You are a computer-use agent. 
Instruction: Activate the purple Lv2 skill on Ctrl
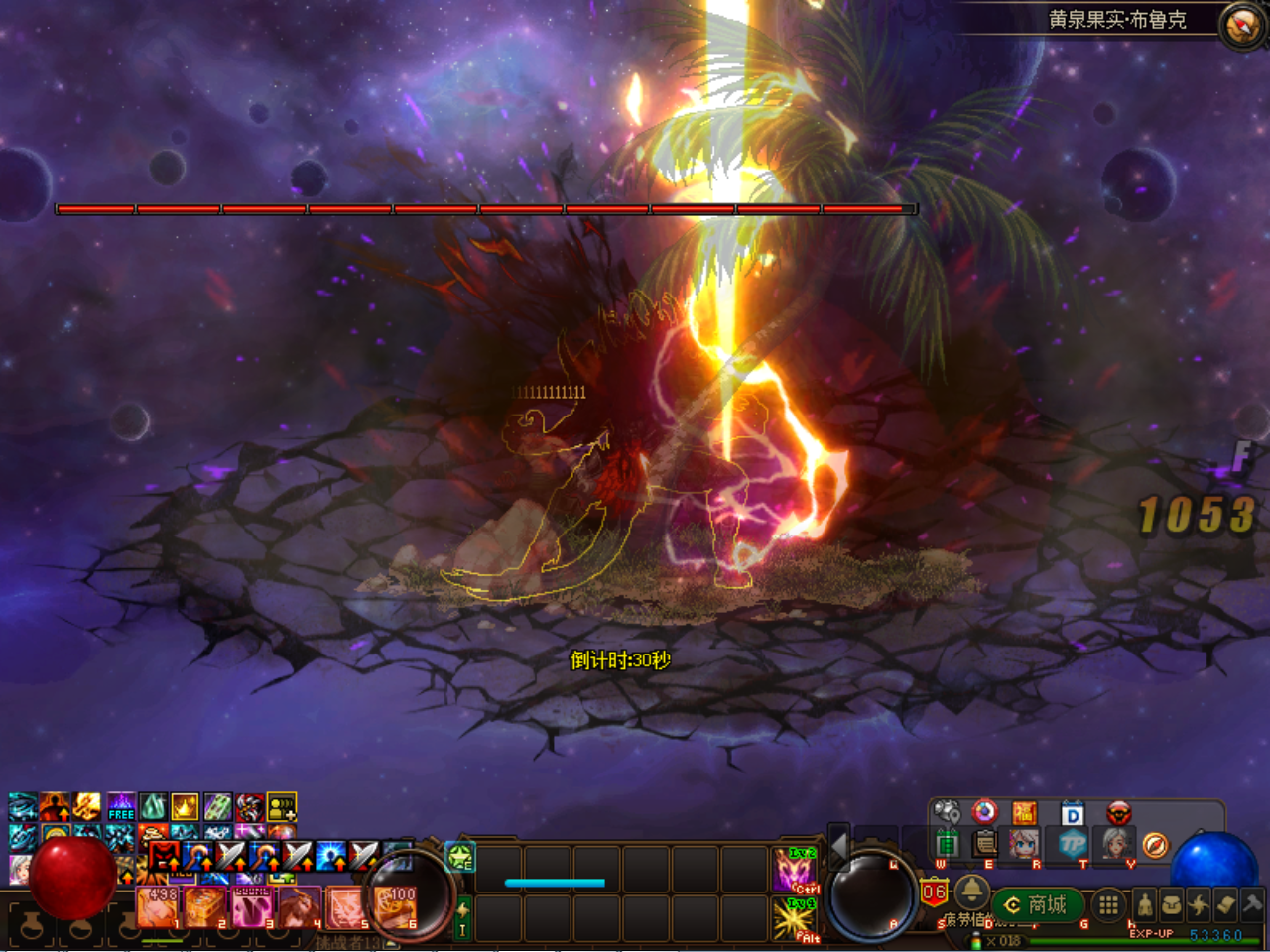(795, 869)
